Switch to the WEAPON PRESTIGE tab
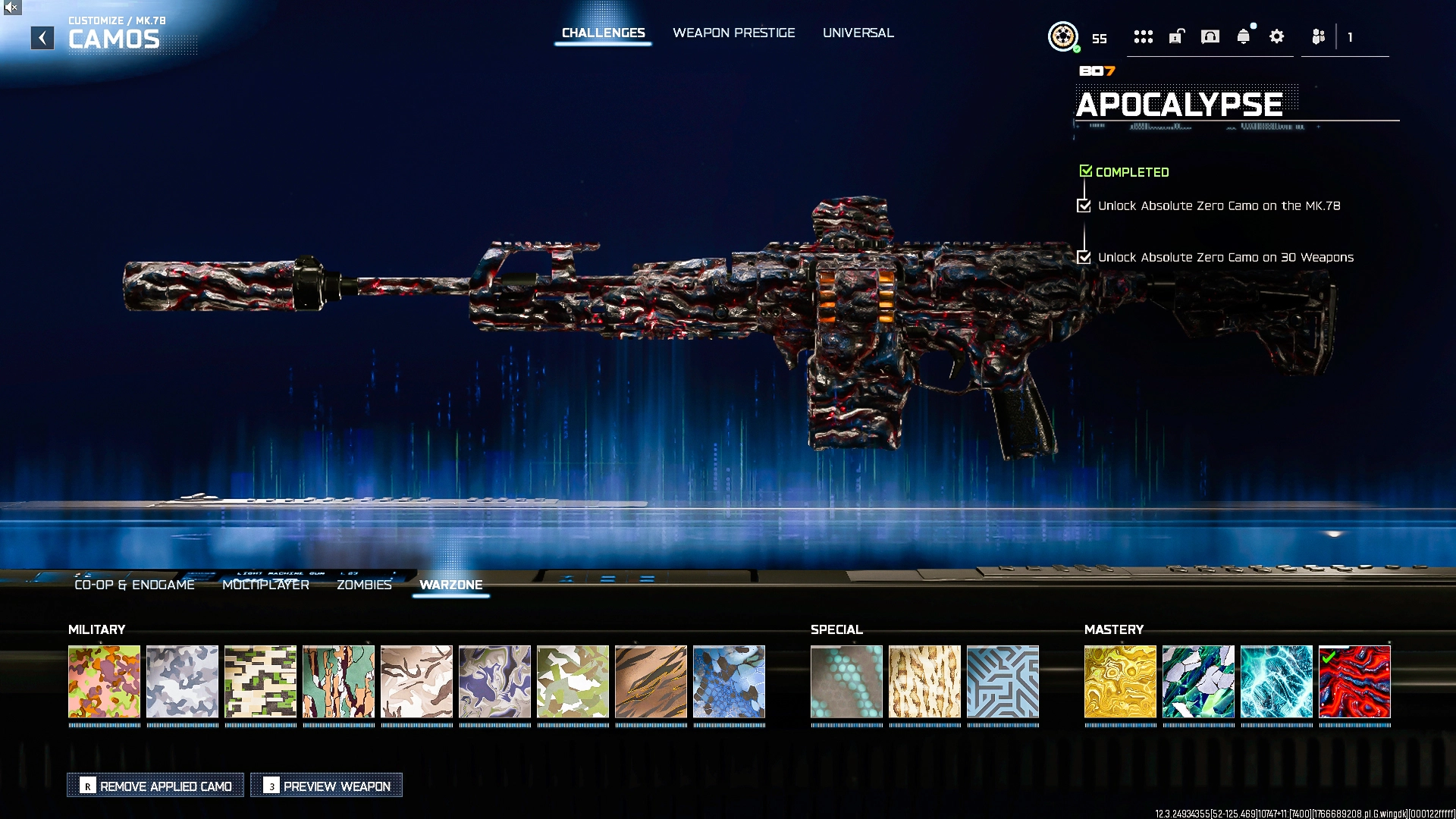The width and height of the screenshot is (1456, 819). tap(733, 33)
